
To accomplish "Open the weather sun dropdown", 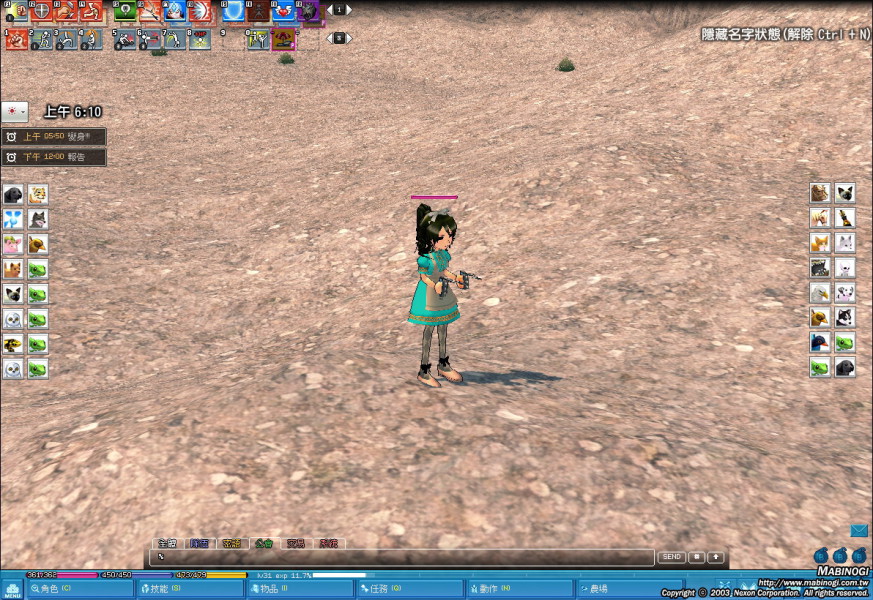I will click(x=14, y=111).
